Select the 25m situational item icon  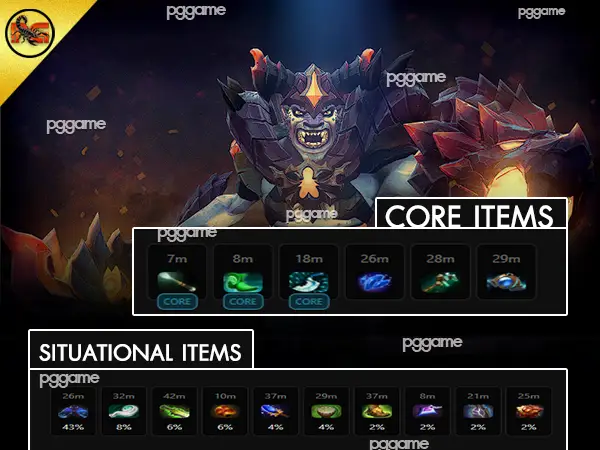click(x=527, y=411)
